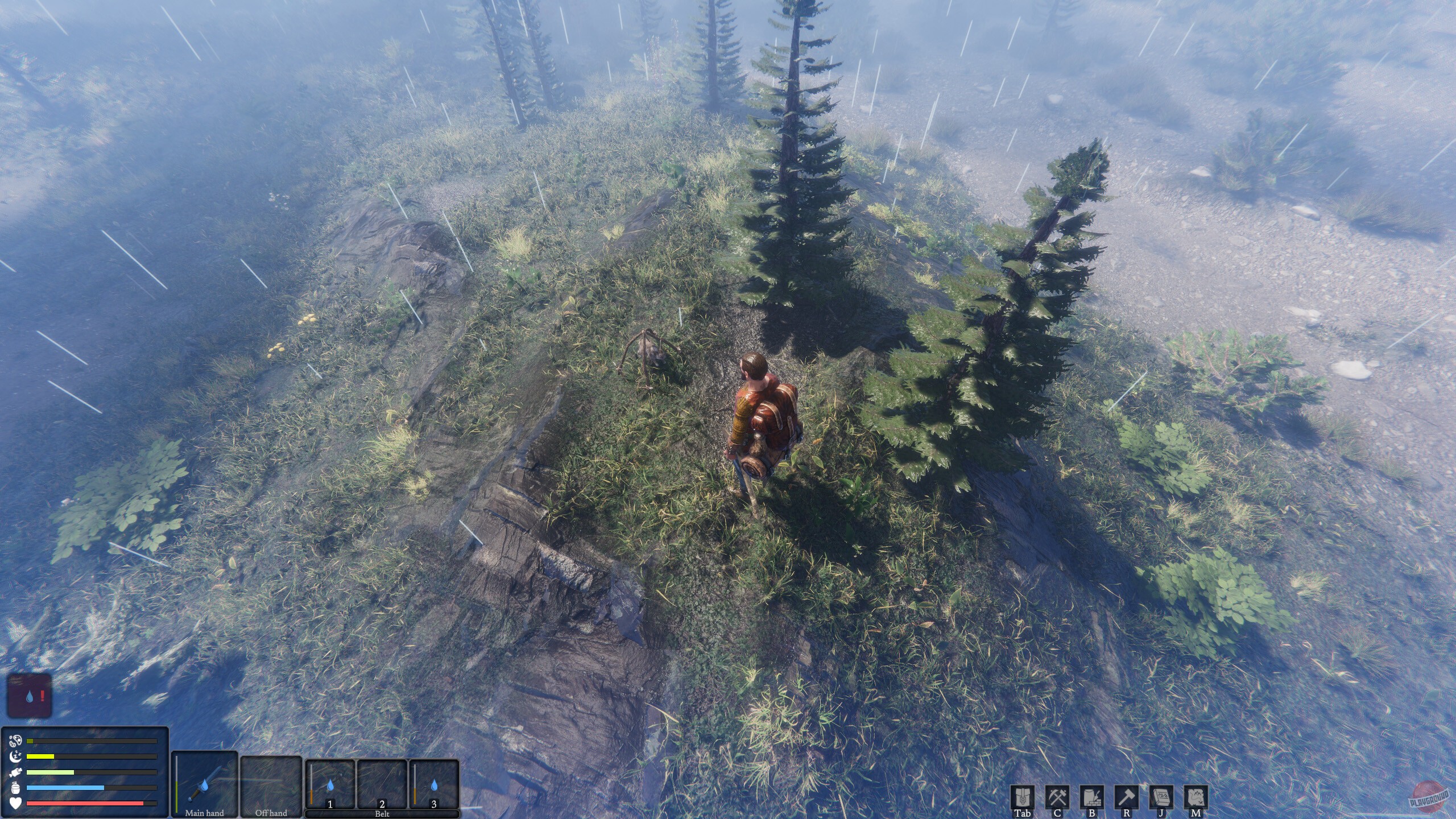Open the building menu via the trowel B icon

(x=1093, y=799)
